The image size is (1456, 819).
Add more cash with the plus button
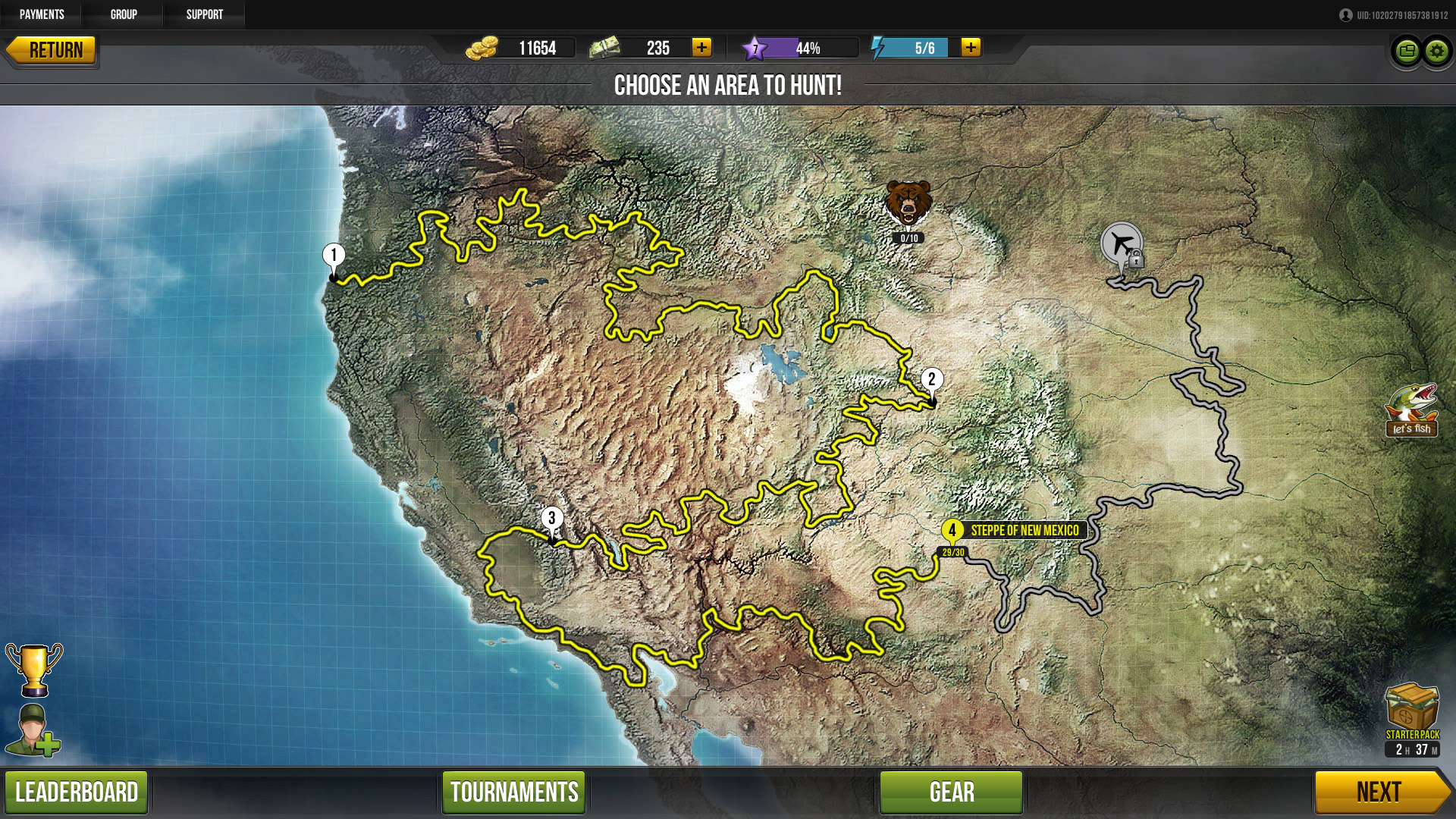click(x=701, y=48)
